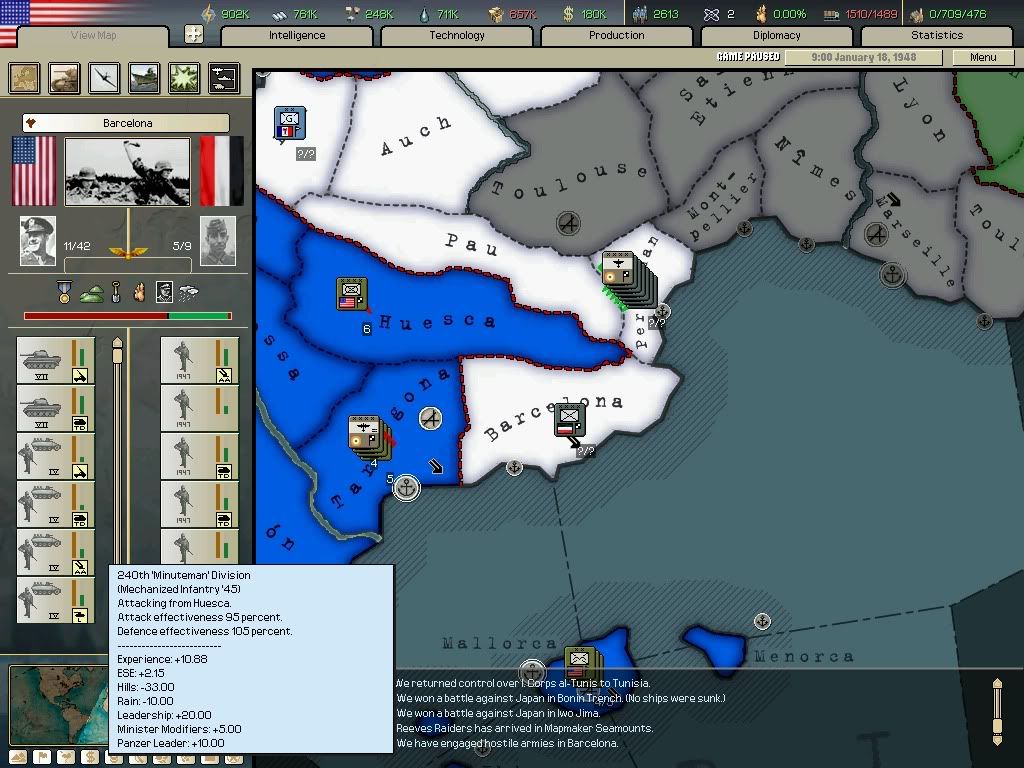This screenshot has height=768, width=1024.
Task: Open the game Menu button
Action: (x=983, y=57)
